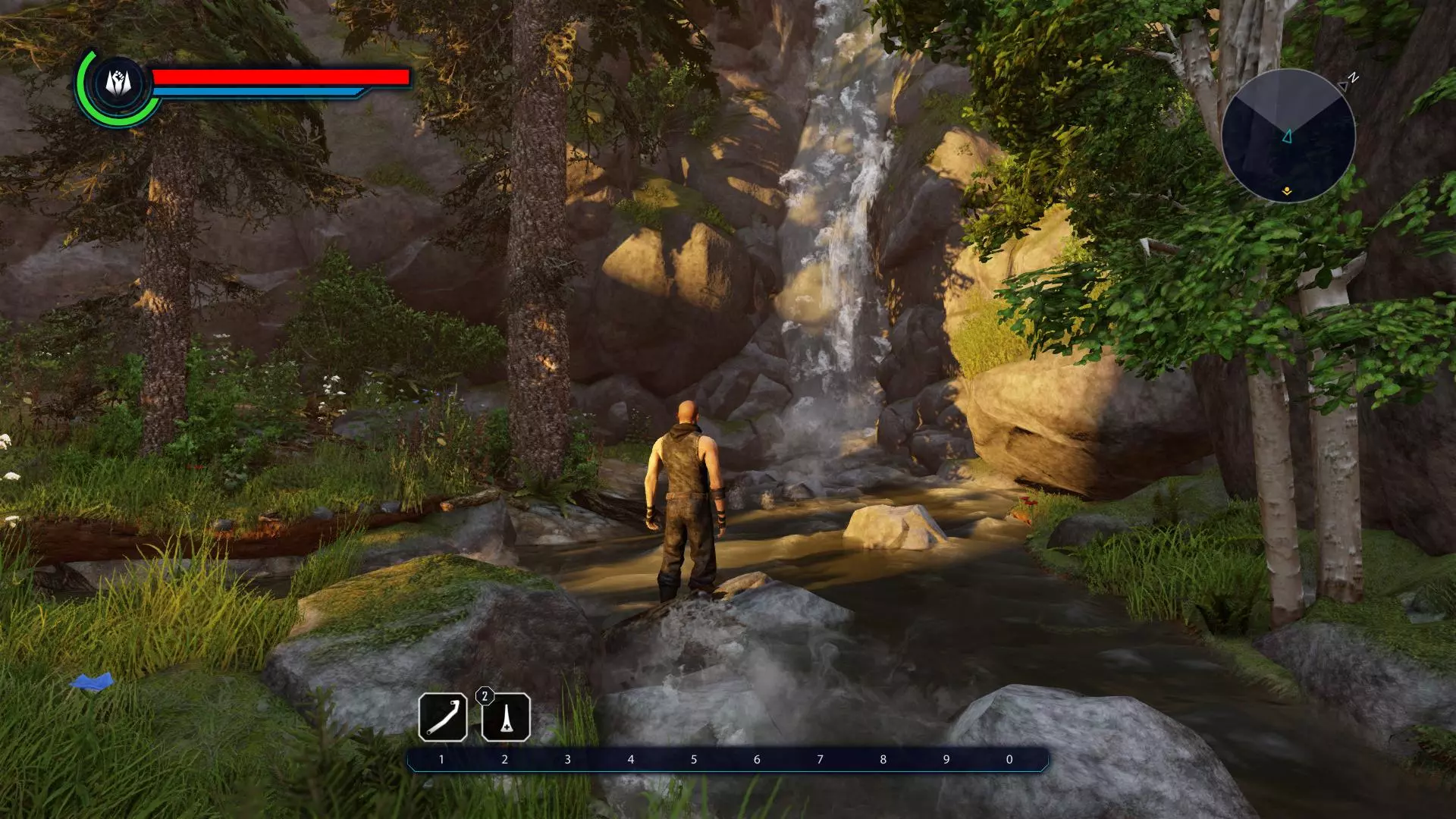Click the fist emblem character portrait

point(118,83)
